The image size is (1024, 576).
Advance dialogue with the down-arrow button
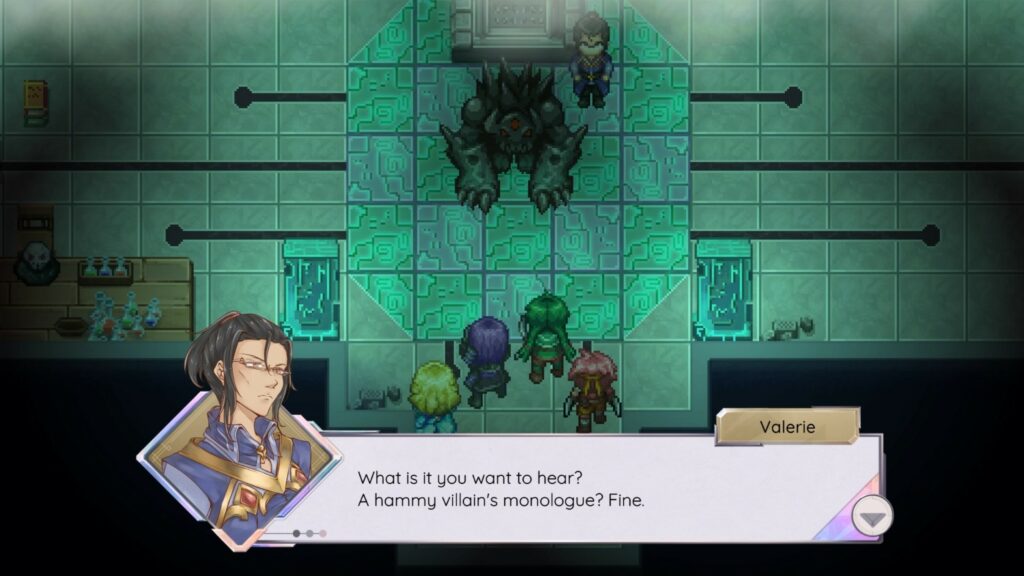click(x=872, y=516)
